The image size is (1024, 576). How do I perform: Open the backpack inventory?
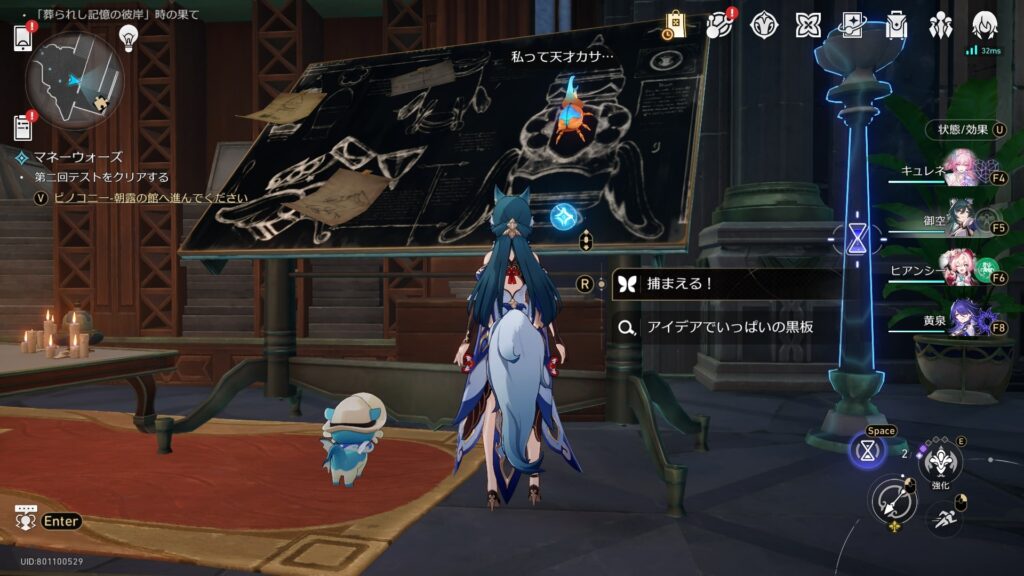896,25
